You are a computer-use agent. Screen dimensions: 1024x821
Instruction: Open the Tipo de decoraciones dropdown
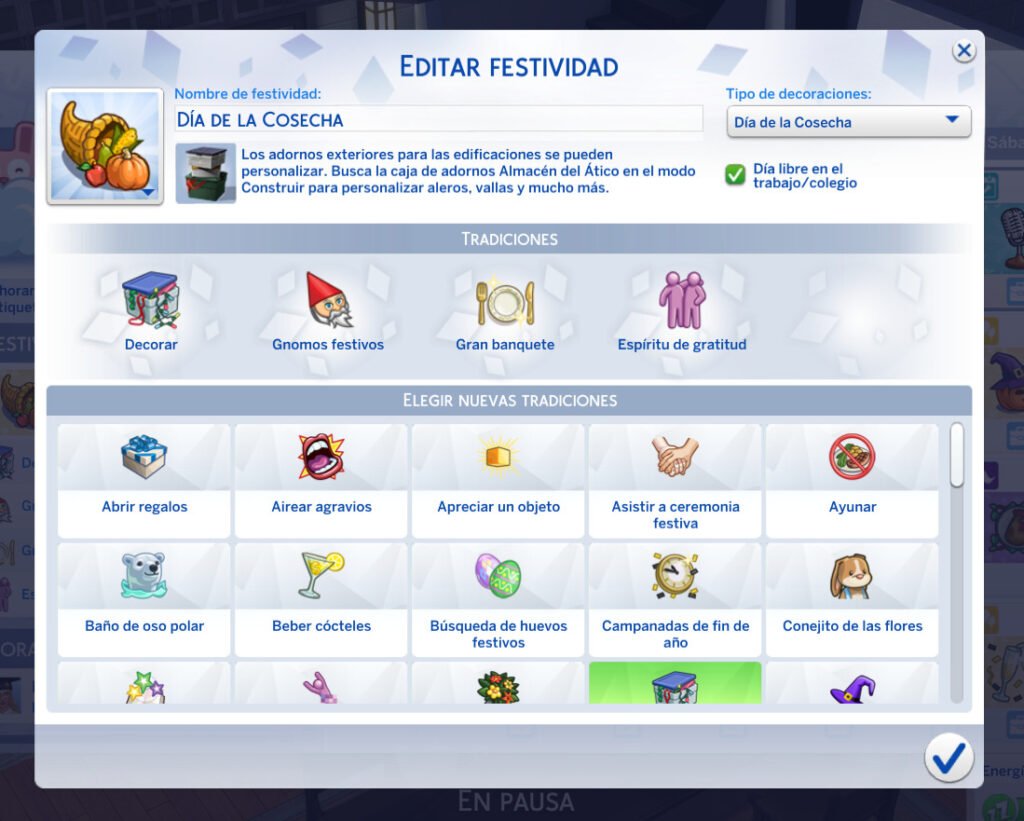point(848,122)
